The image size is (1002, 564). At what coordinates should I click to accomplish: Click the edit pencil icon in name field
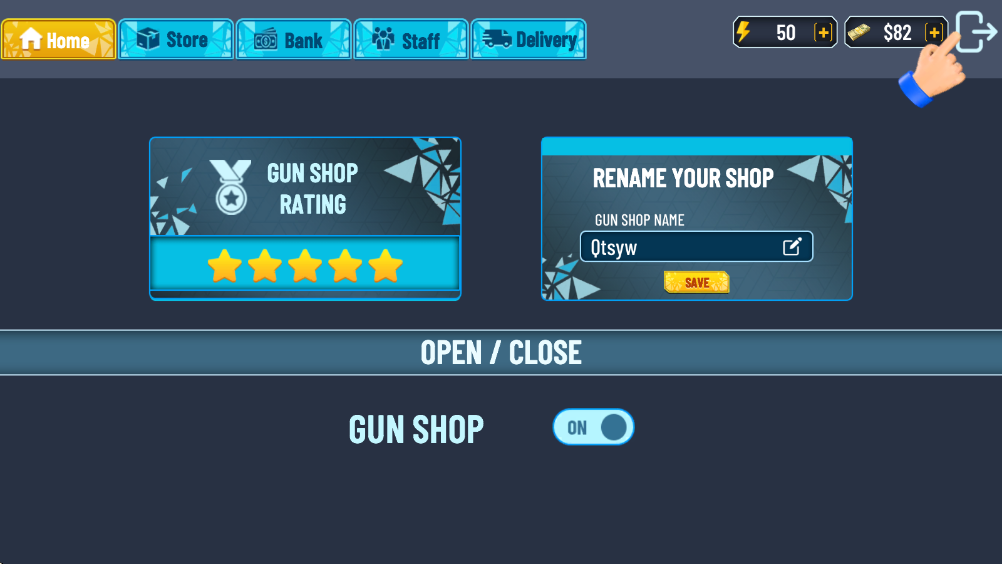(x=792, y=247)
